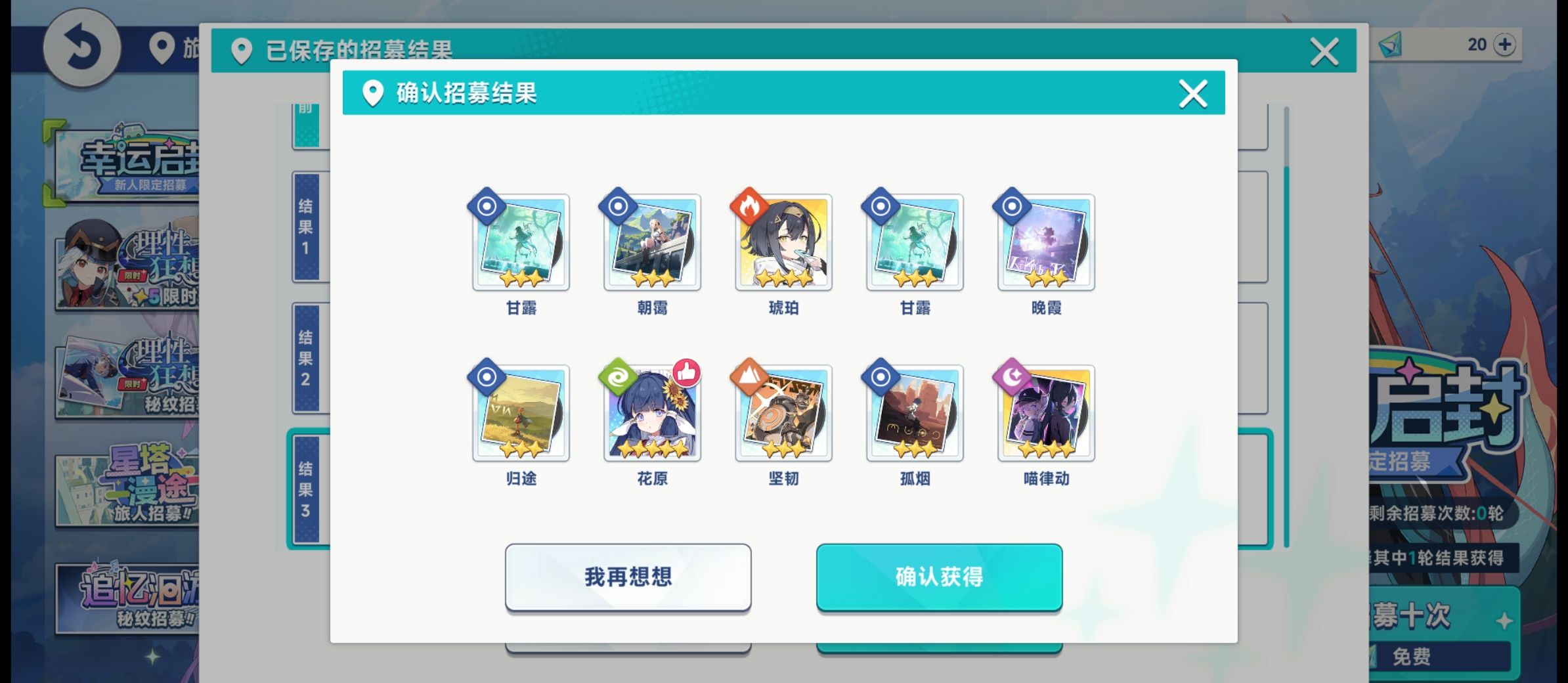Confirm results with the 确认获得 button
This screenshot has width=1568, height=683.
click(x=939, y=577)
